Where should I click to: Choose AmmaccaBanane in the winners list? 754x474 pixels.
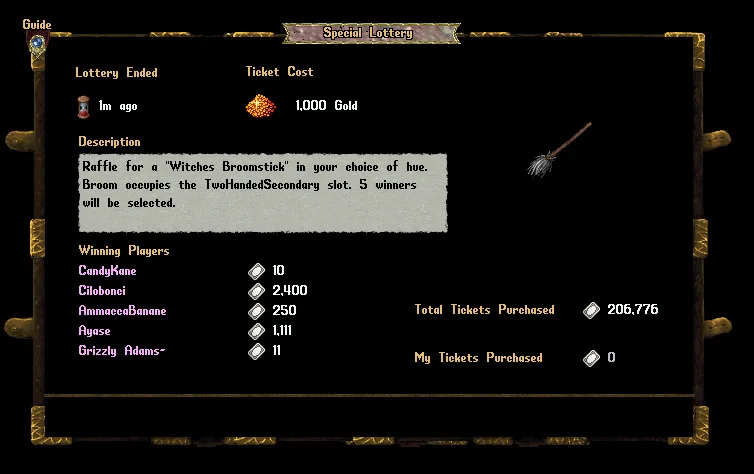[x=122, y=311]
